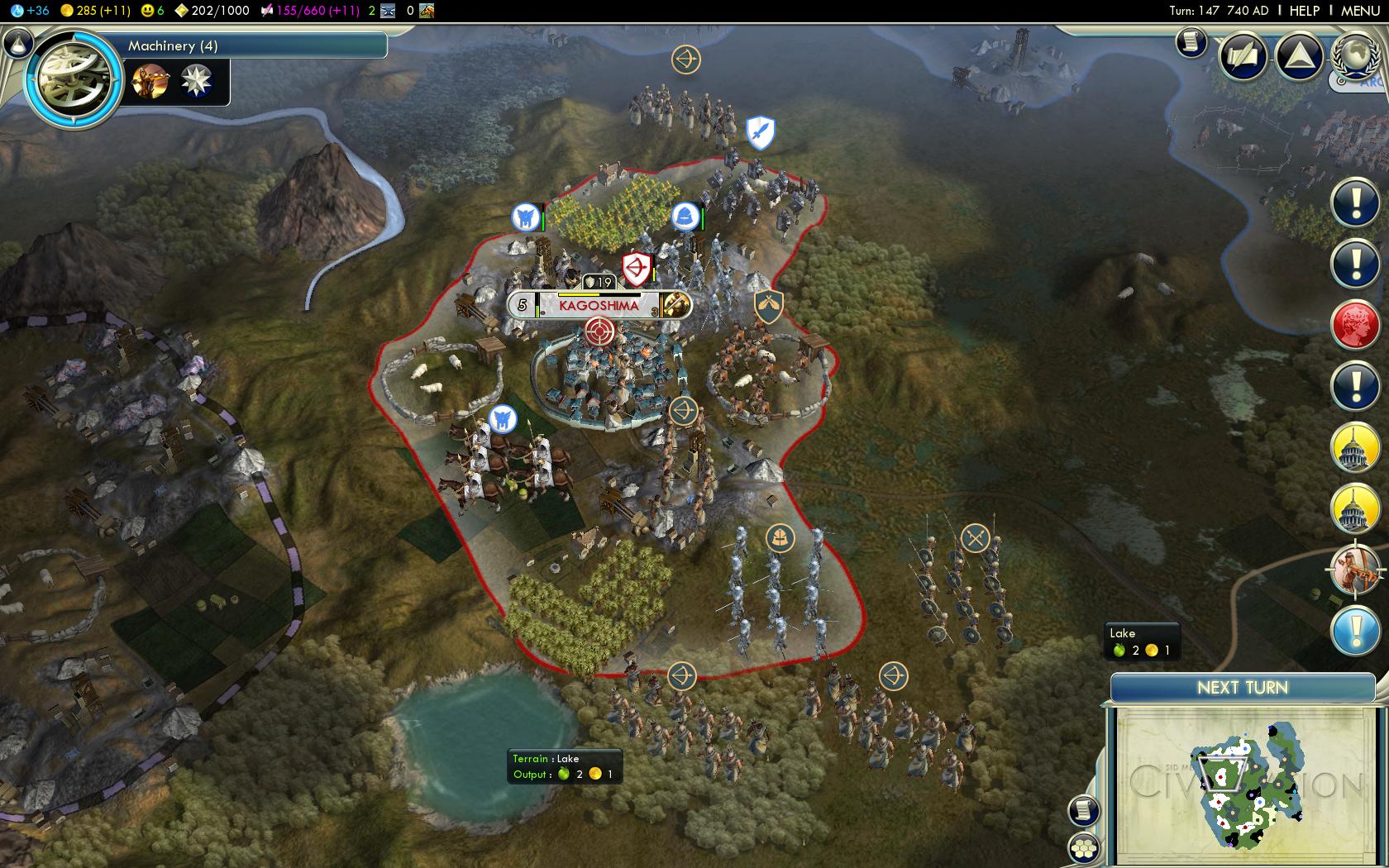Screen dimensions: 1389x868
Task: Select the crossbowman unit icon in the research panel
Action: (x=150, y=81)
